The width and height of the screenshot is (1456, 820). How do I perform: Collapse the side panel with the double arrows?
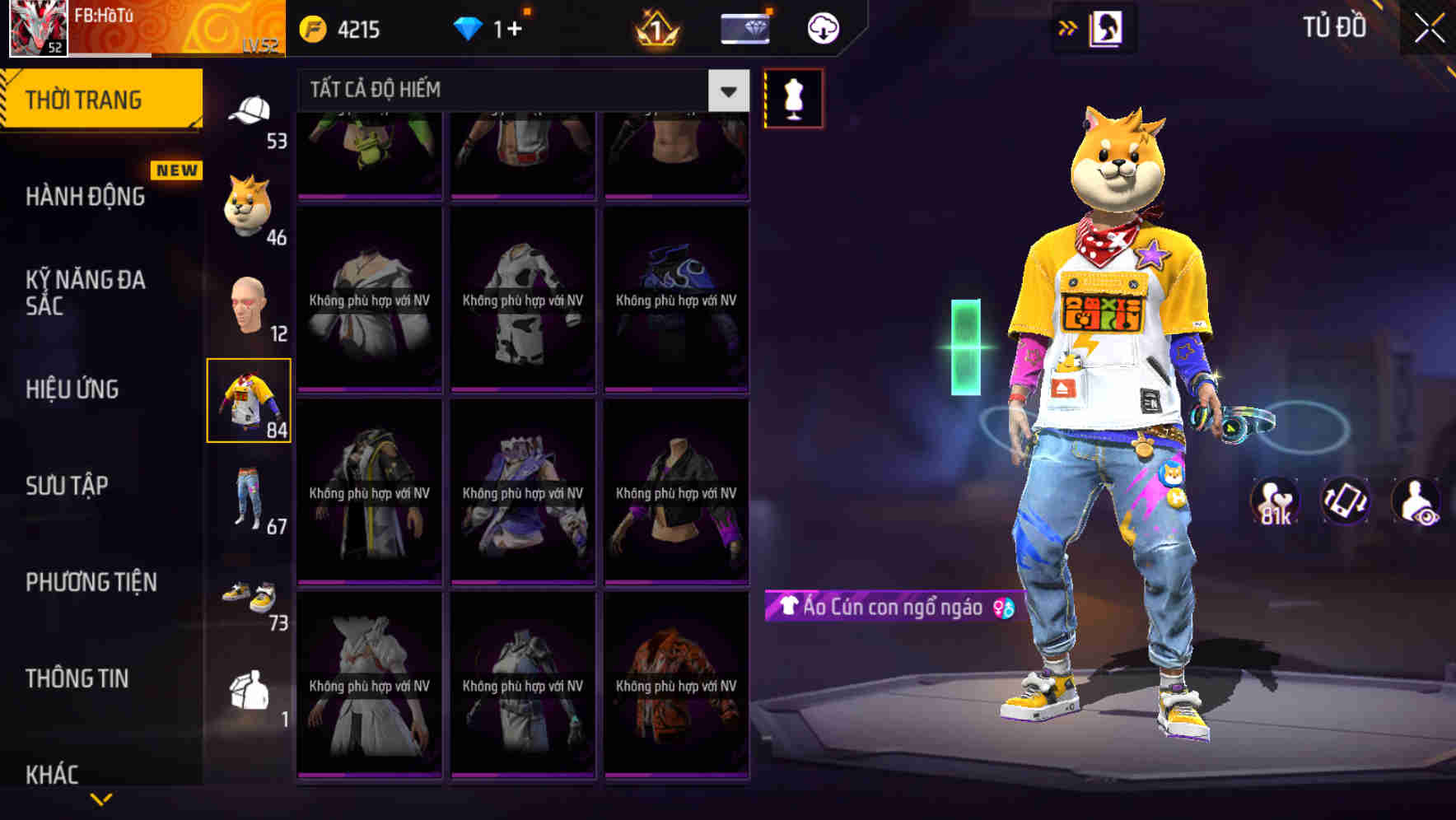[x=1068, y=27]
